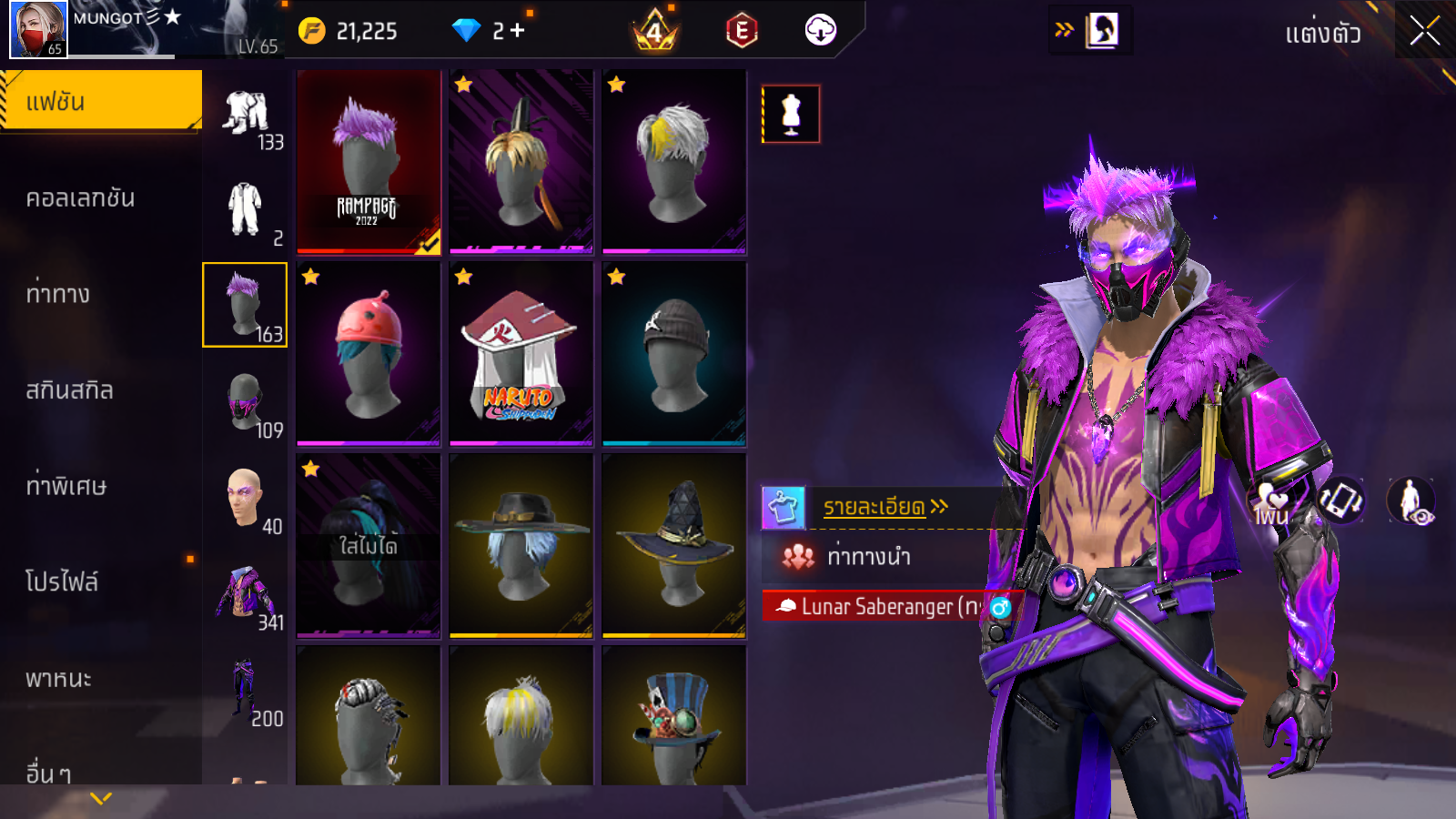Open the diamond top-up plus button

[518, 31]
